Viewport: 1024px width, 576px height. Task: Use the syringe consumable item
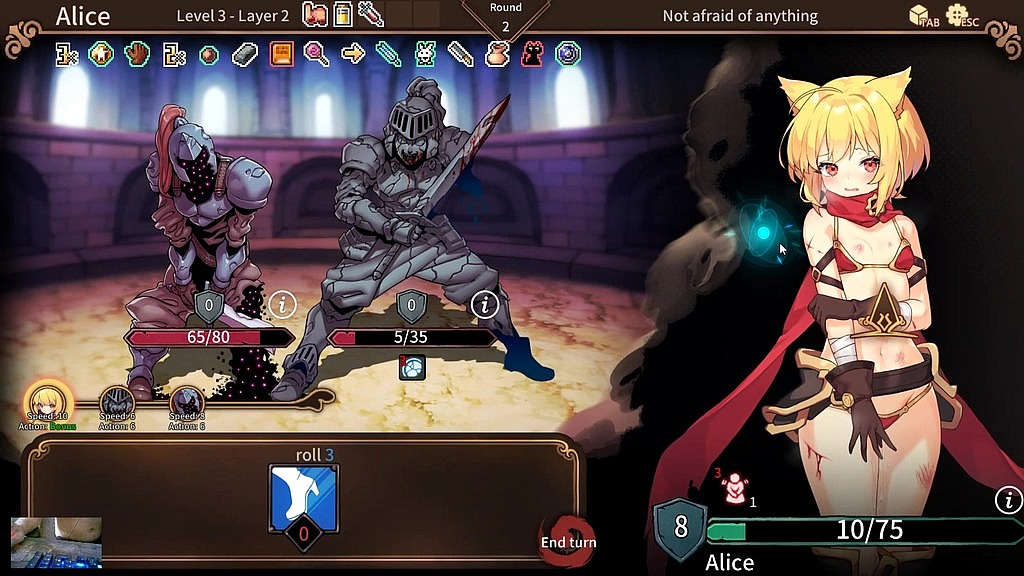371,14
